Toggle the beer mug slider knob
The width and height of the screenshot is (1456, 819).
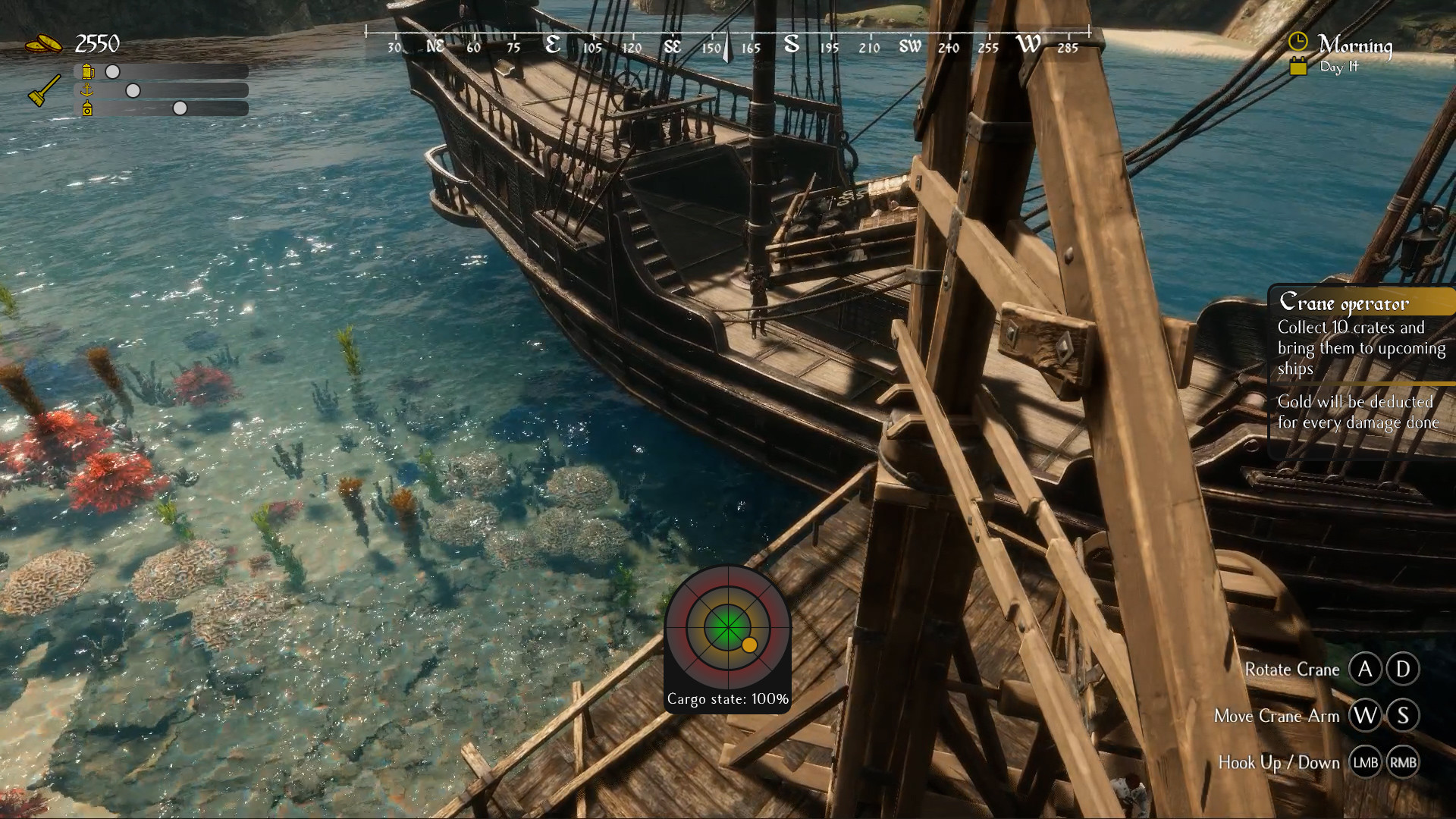coord(111,73)
